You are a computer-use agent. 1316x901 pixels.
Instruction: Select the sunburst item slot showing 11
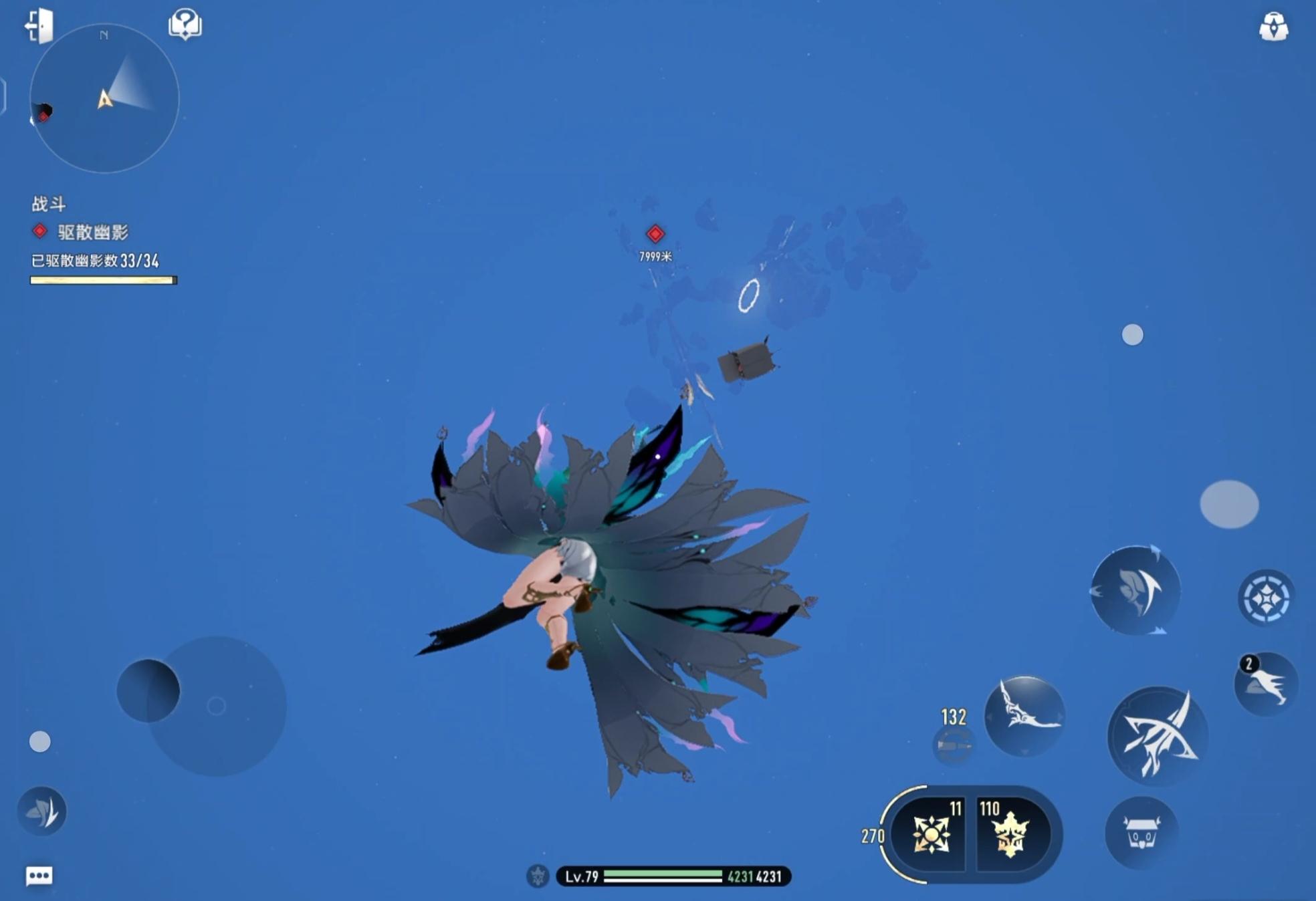pyautogui.click(x=931, y=834)
